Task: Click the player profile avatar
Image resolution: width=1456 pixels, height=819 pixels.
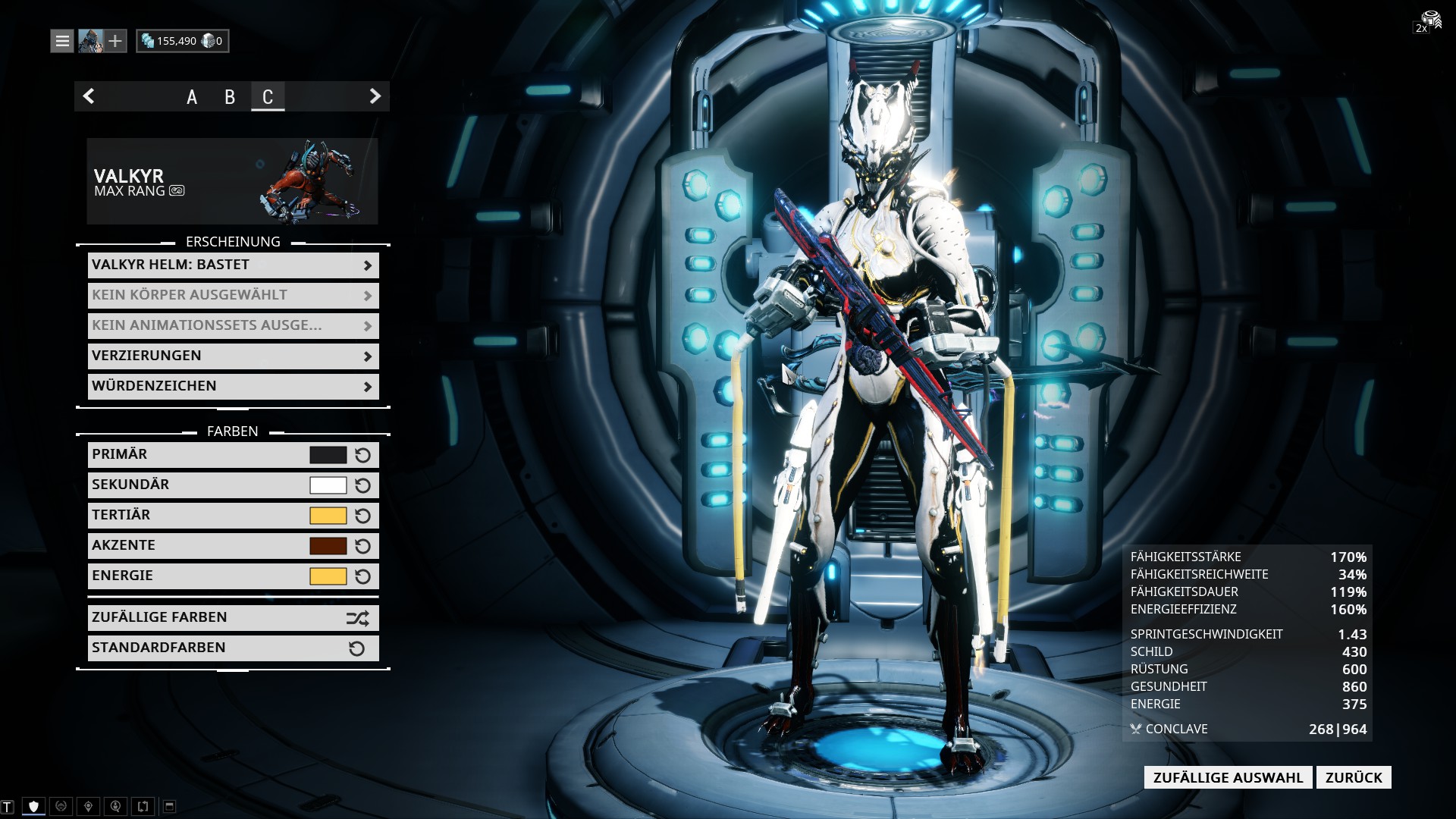Action: point(90,41)
